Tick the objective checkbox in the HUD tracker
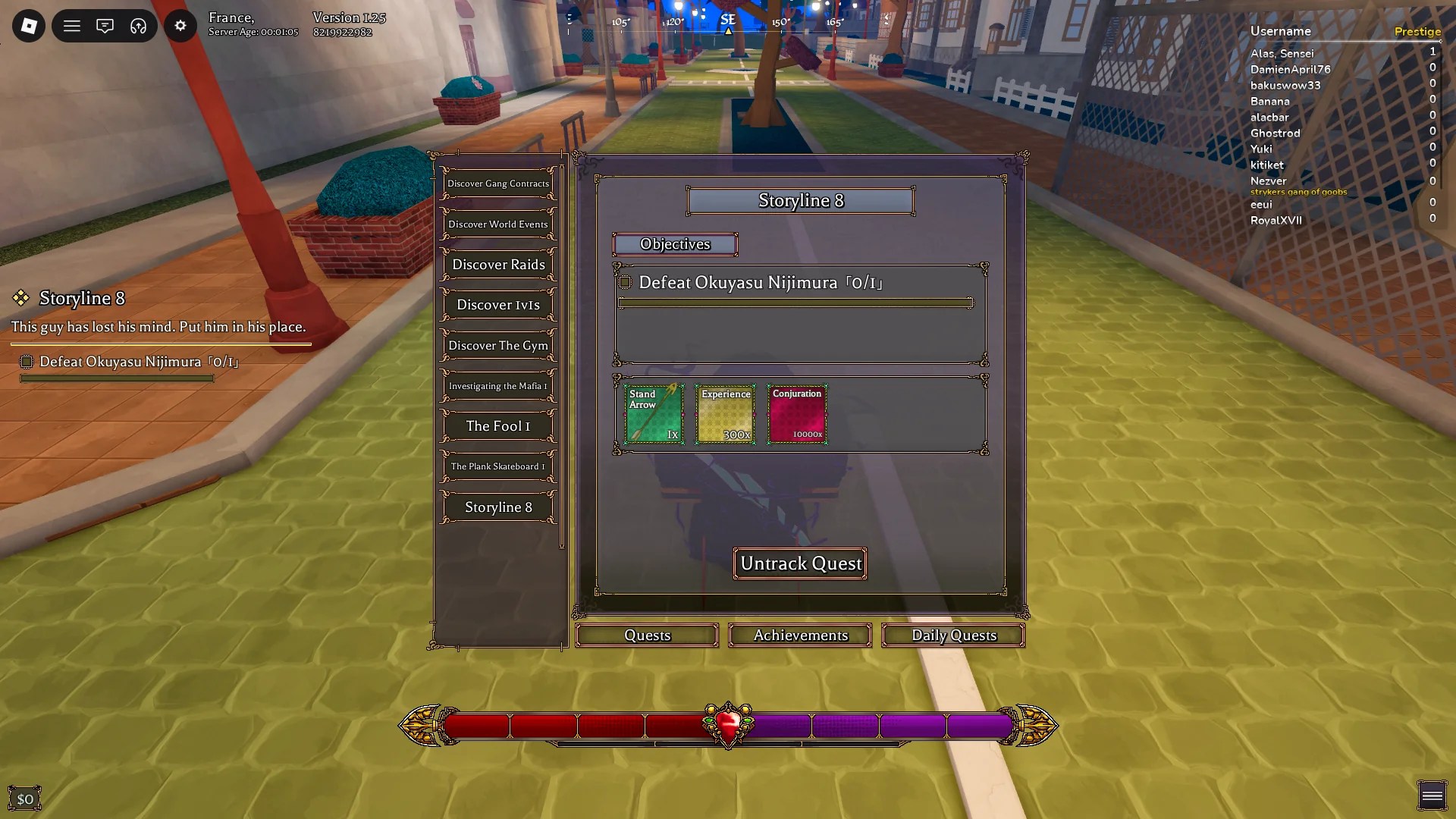 [x=27, y=362]
